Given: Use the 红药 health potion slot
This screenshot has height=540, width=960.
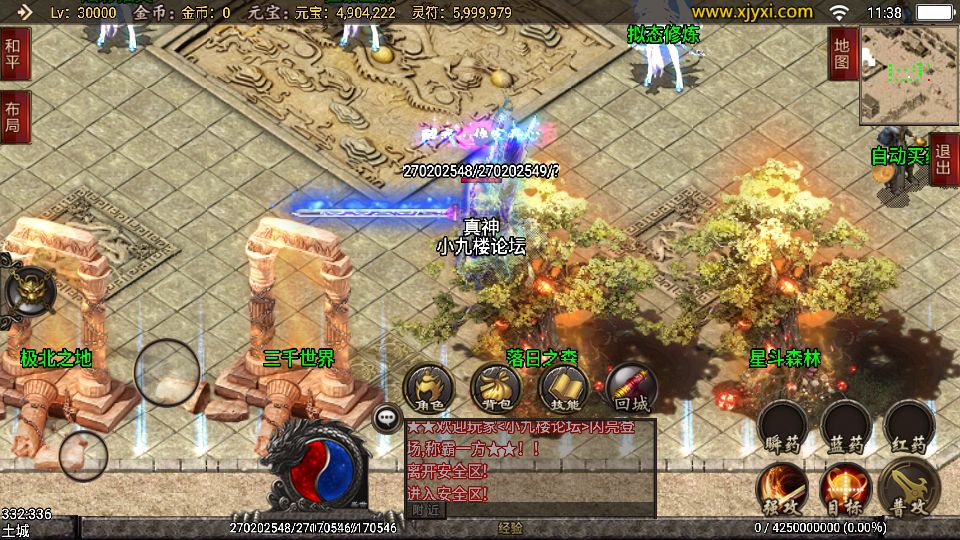Looking at the screenshot, I should pyautogui.click(x=909, y=427).
